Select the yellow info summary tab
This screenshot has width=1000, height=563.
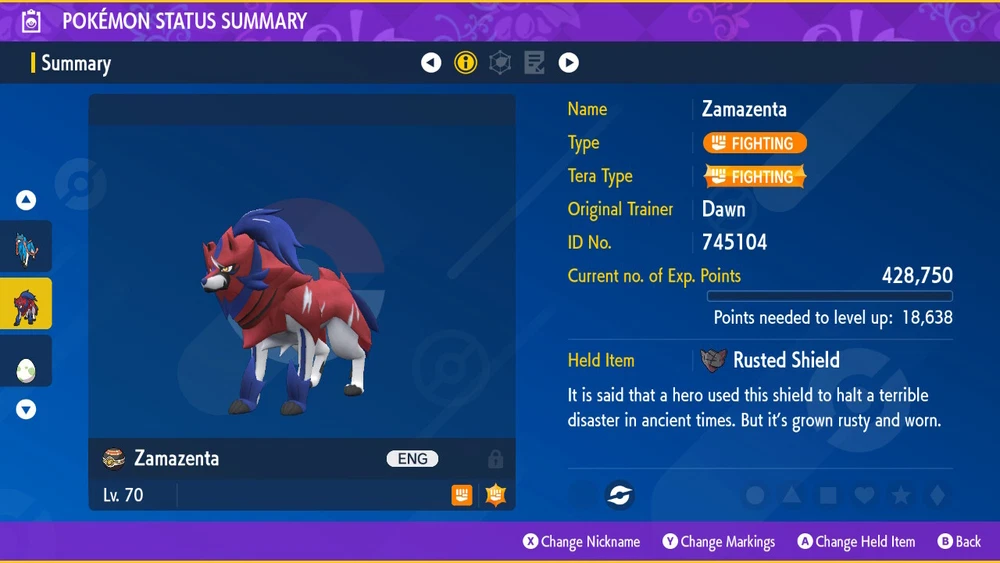465,63
